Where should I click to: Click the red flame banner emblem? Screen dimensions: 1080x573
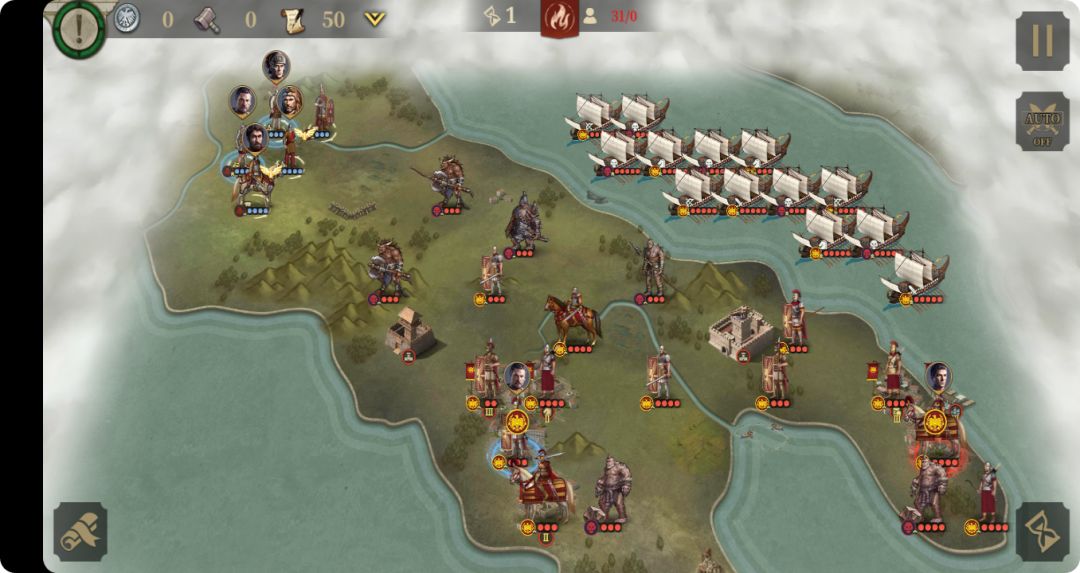pos(560,17)
